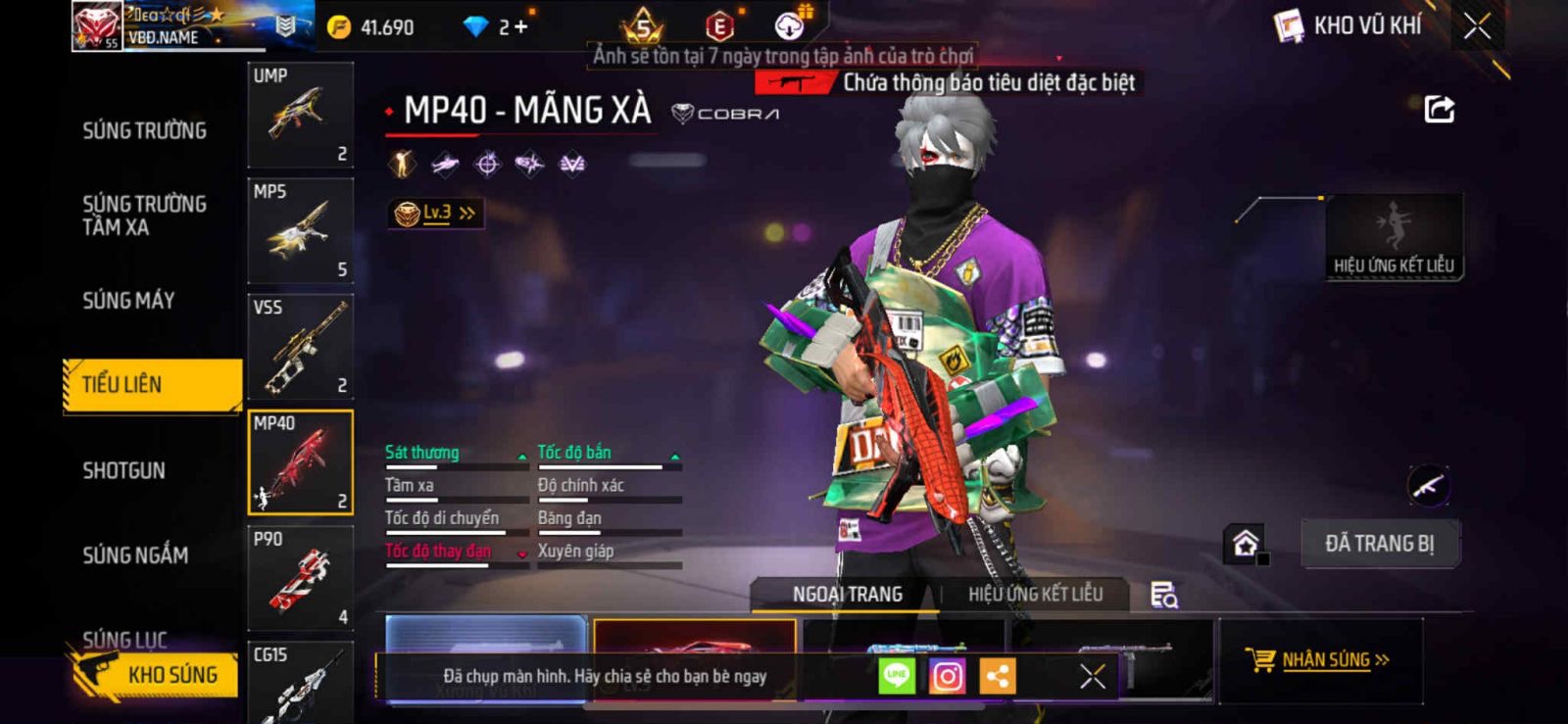Viewport: 1568px width, 724px height.
Task: Expand the Lv.3 weapon level badge
Action: pos(436,213)
